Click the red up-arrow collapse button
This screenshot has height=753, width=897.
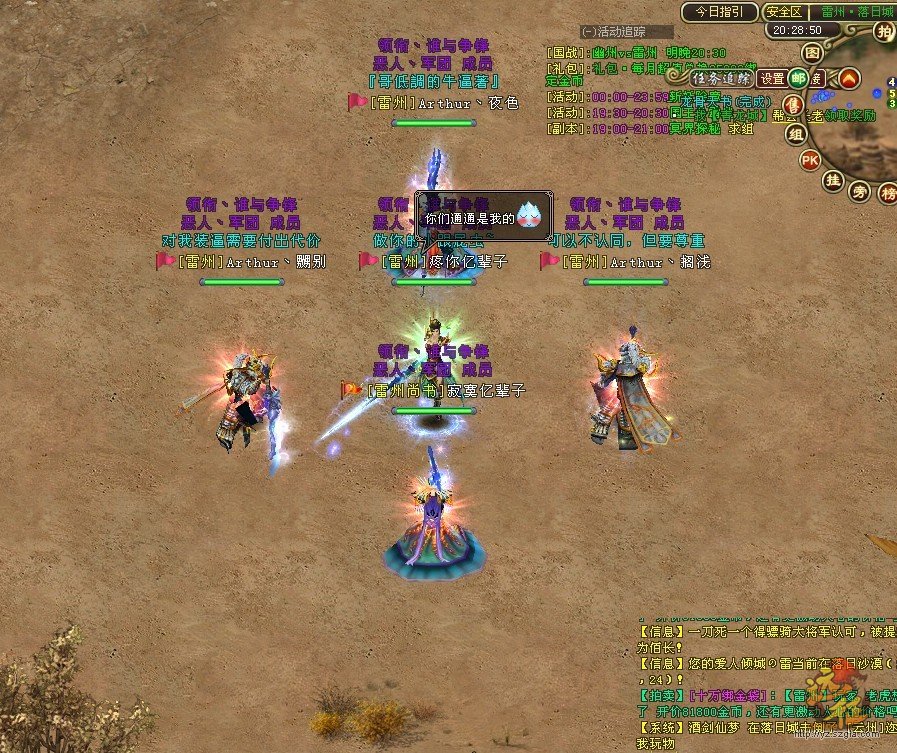[x=849, y=78]
